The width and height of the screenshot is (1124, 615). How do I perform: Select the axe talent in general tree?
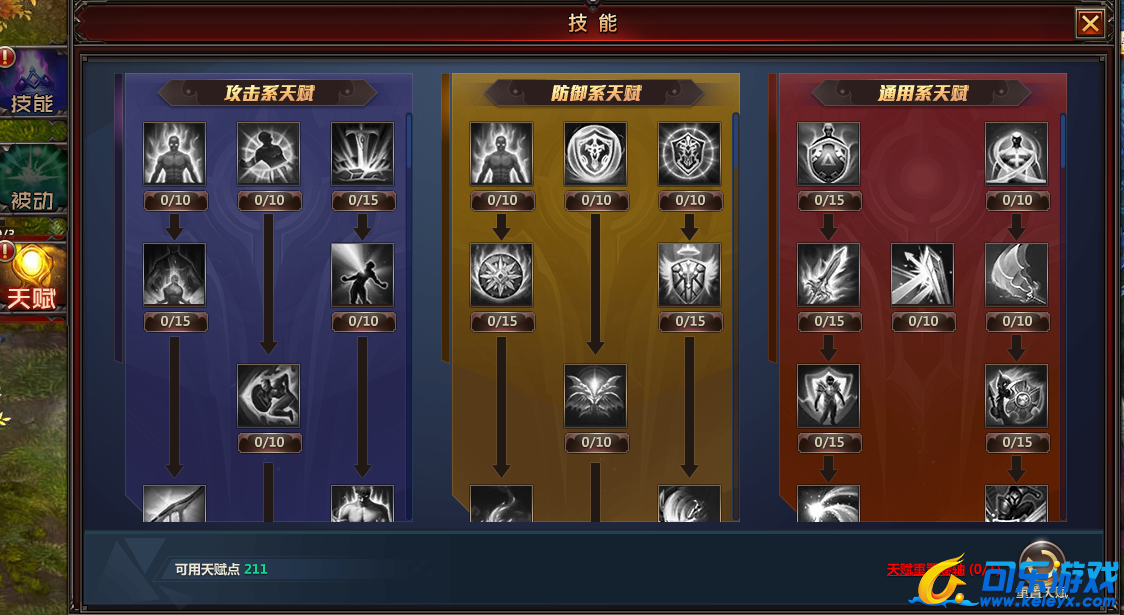click(x=1016, y=274)
